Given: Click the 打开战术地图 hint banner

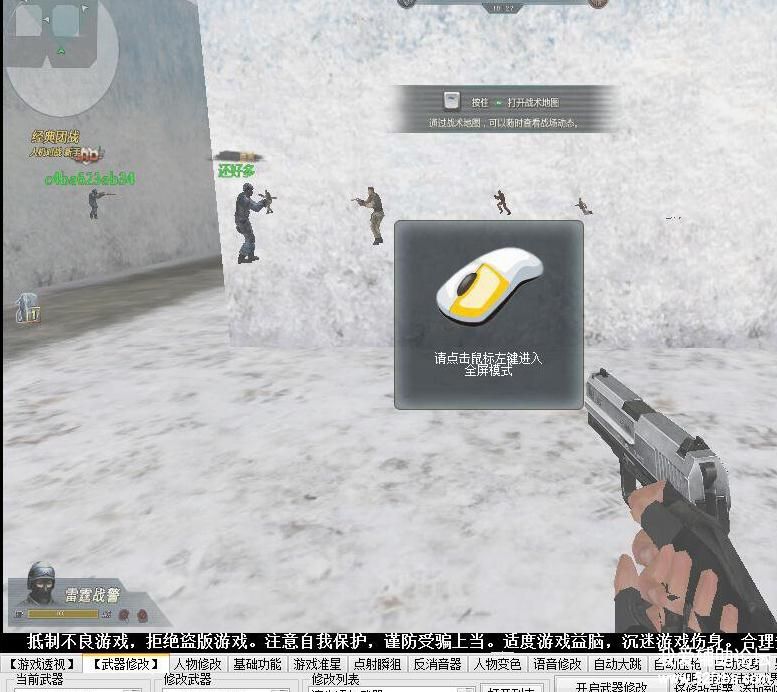Looking at the screenshot, I should tap(503, 109).
